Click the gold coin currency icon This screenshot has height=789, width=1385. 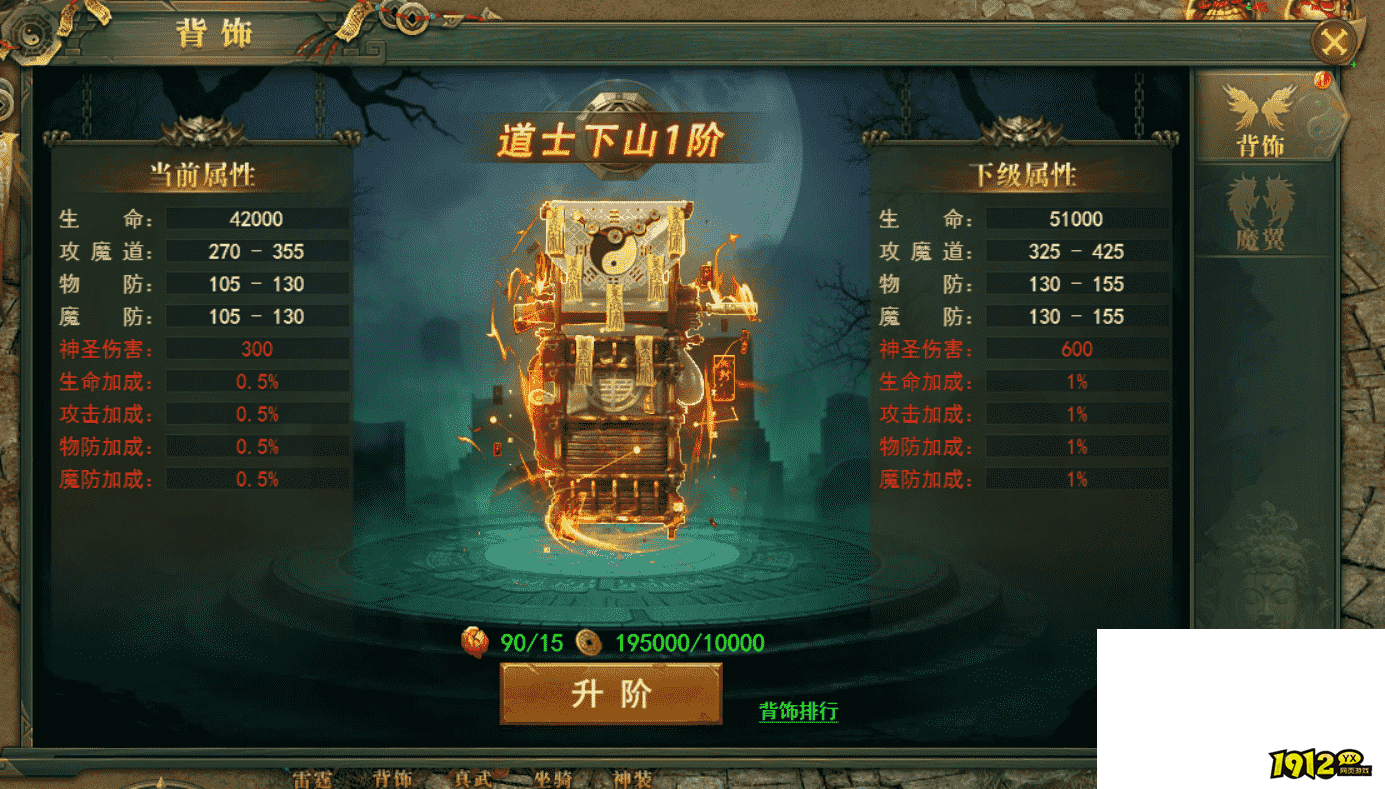[587, 643]
